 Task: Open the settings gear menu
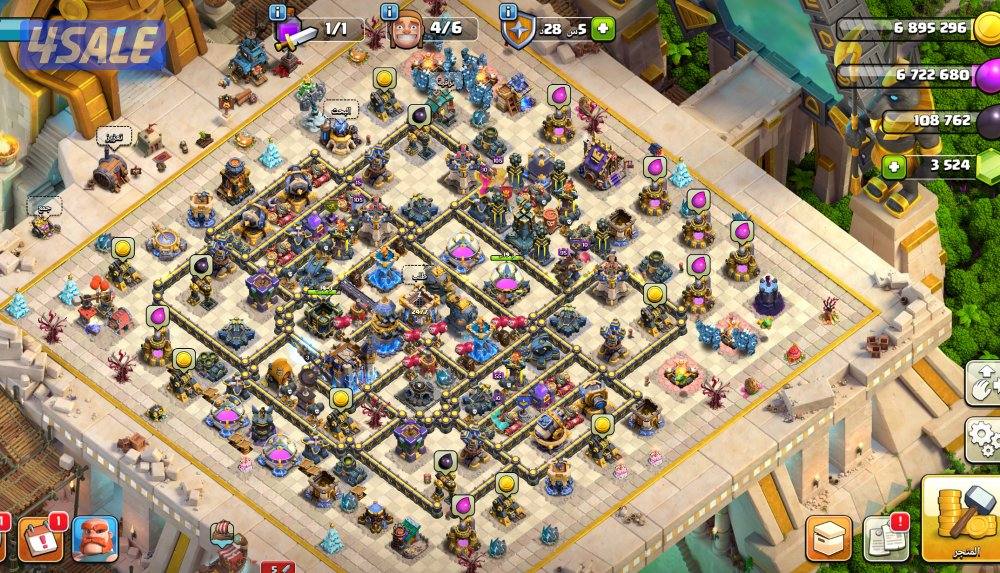(x=984, y=436)
